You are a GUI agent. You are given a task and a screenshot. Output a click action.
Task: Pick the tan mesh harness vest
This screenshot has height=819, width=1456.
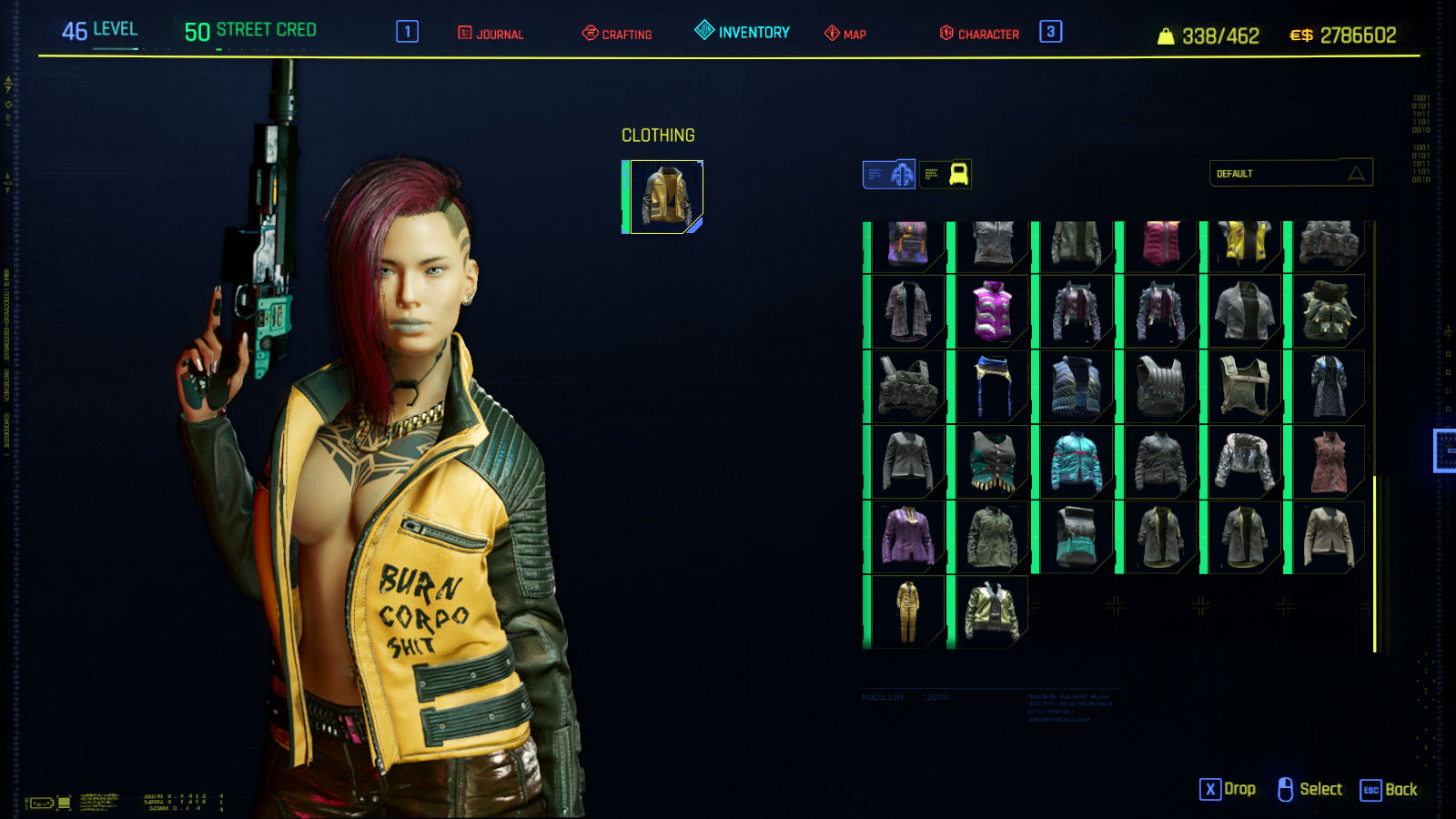[x=1244, y=387]
